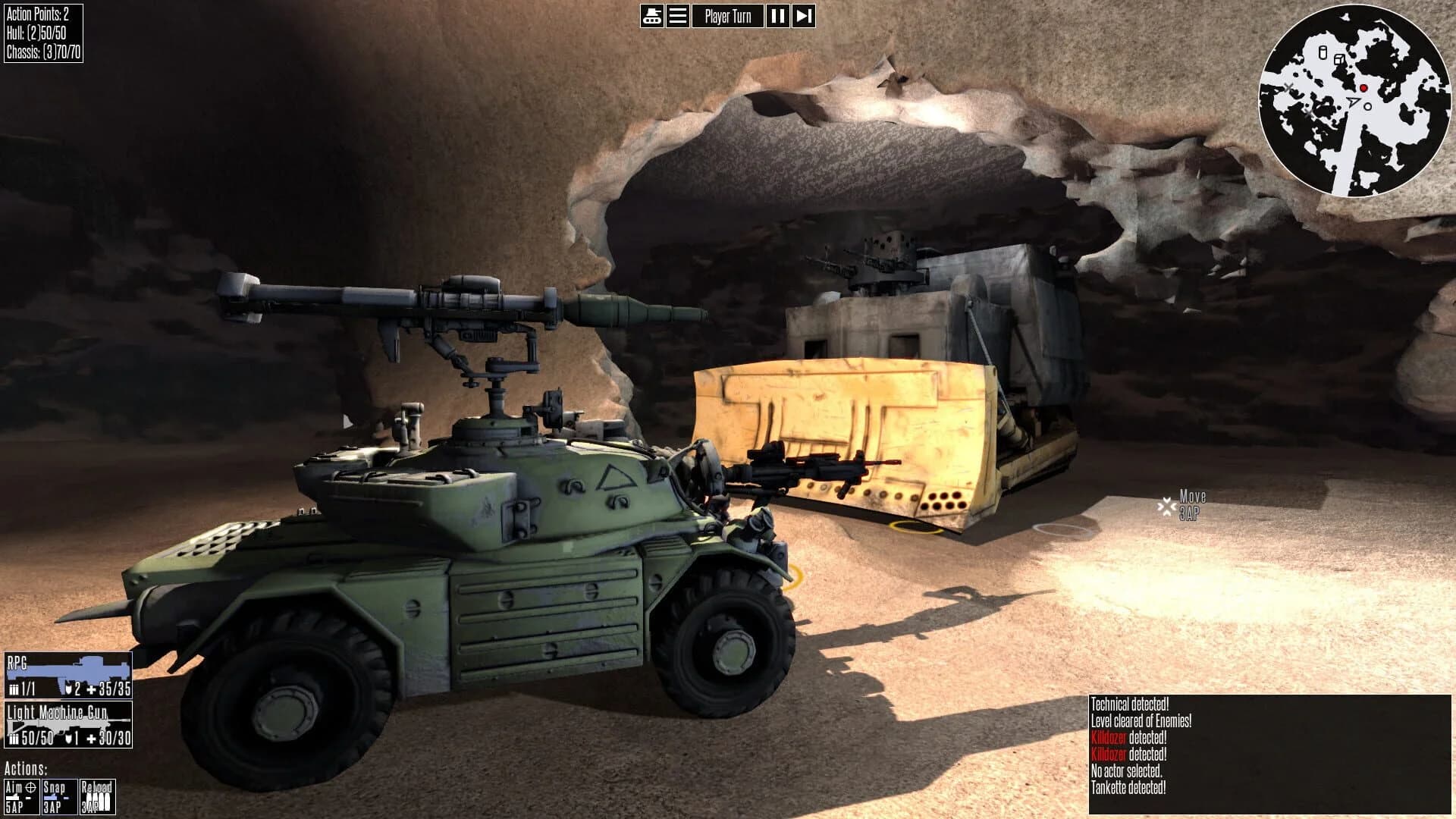
Task: Select the tank vehicle icon in the top toolbar
Action: coord(651,15)
